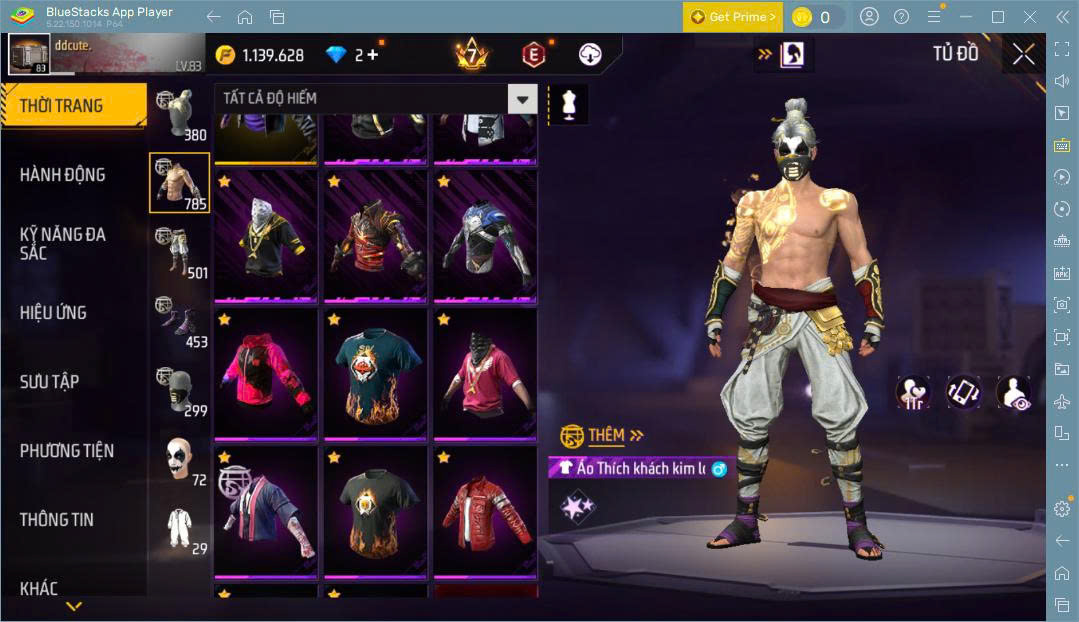Choose the shoes category with 453 items
The width and height of the screenshot is (1079, 622).
(180, 322)
